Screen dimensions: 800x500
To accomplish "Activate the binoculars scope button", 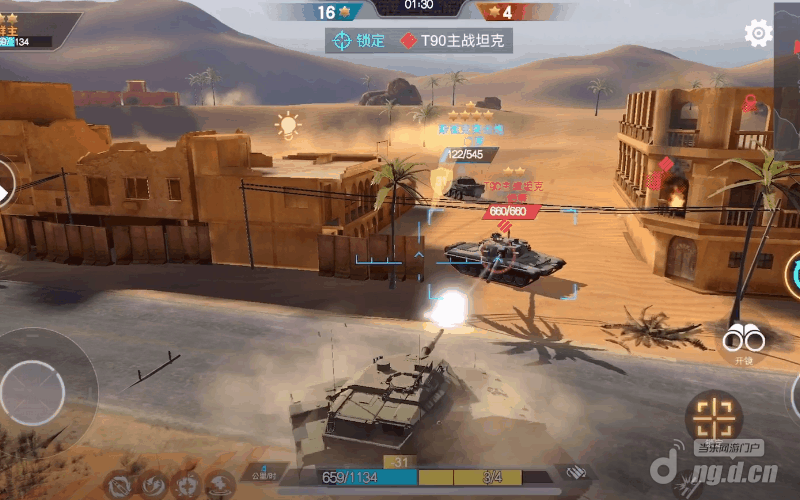I will [743, 341].
